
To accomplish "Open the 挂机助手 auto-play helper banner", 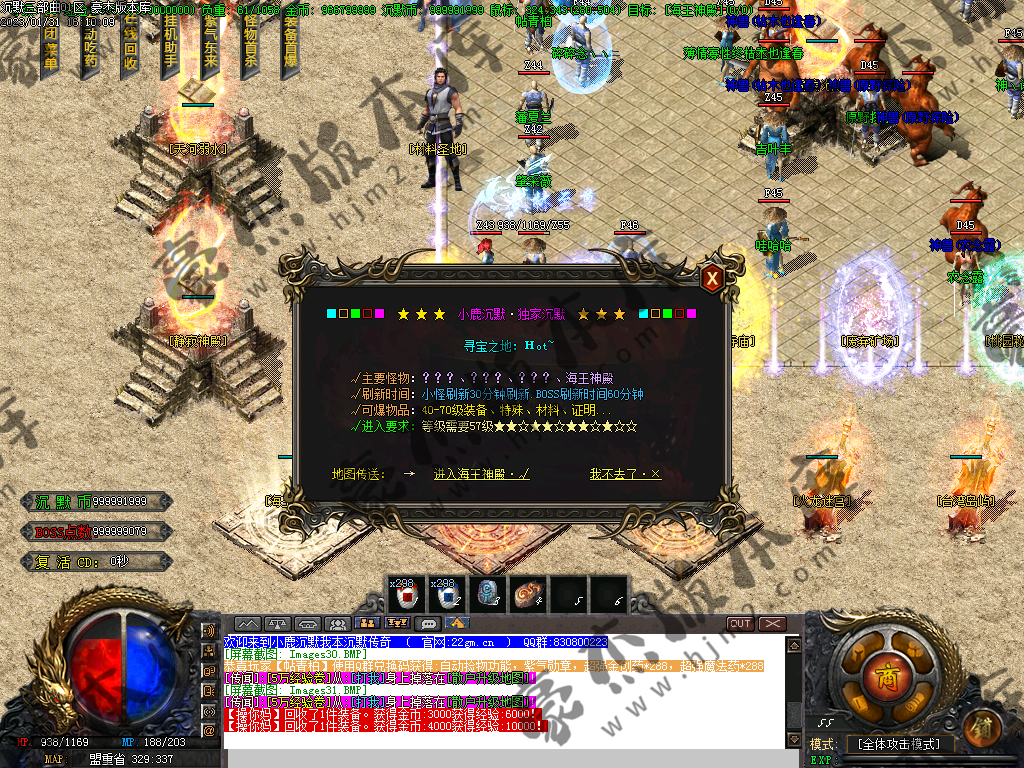I will [170, 48].
